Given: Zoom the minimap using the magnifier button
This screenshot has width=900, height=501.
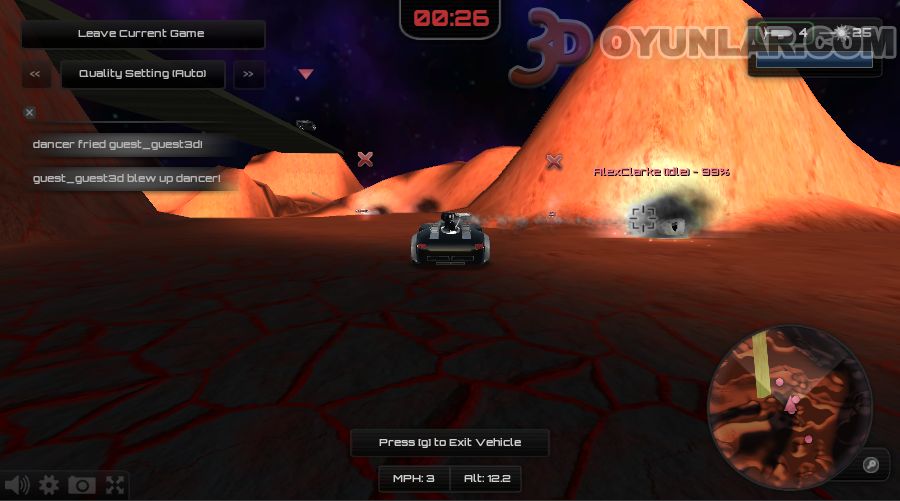Looking at the screenshot, I should (x=871, y=464).
